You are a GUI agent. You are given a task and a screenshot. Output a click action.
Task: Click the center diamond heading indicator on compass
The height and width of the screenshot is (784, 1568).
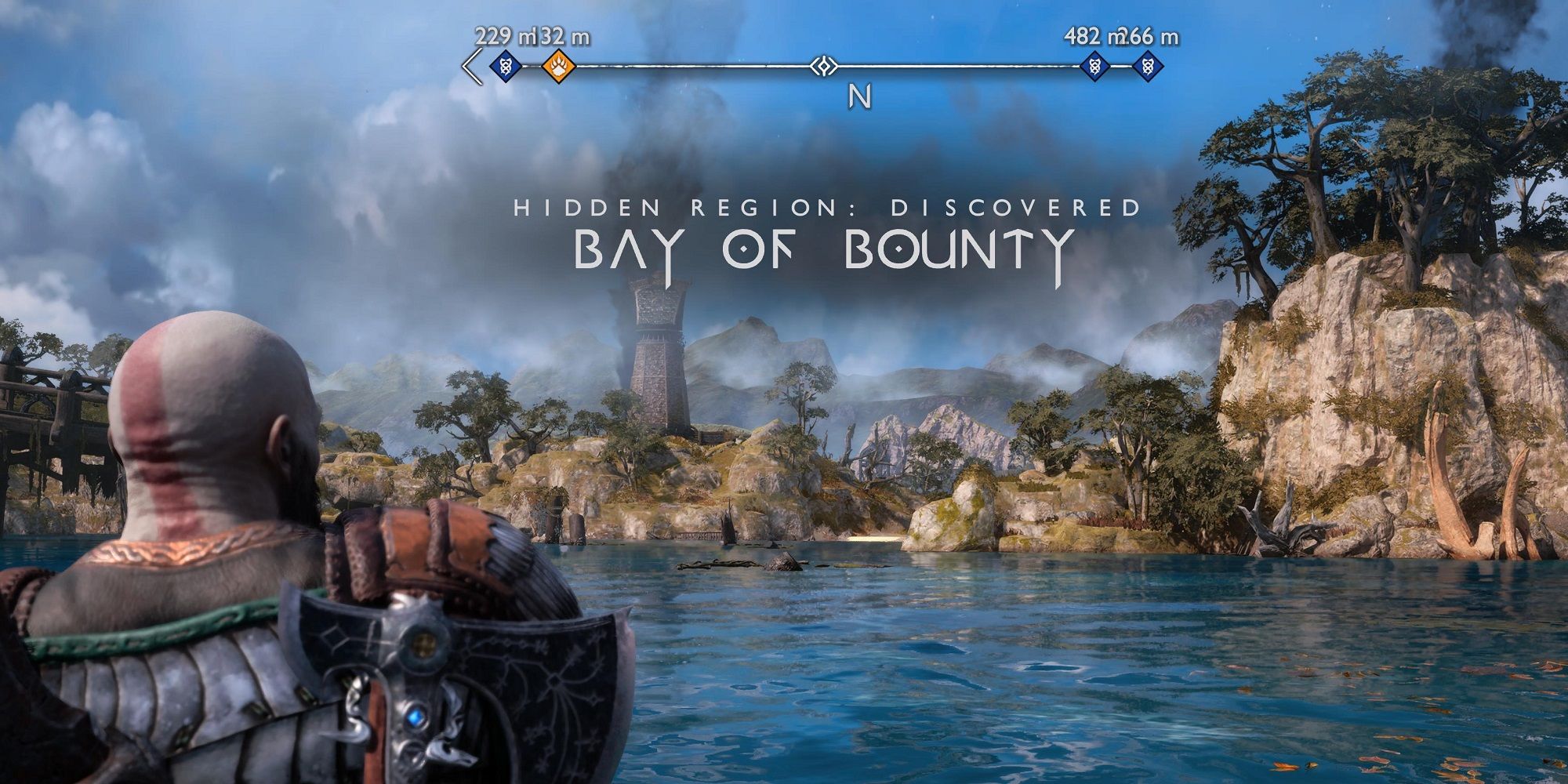pyautogui.click(x=823, y=67)
